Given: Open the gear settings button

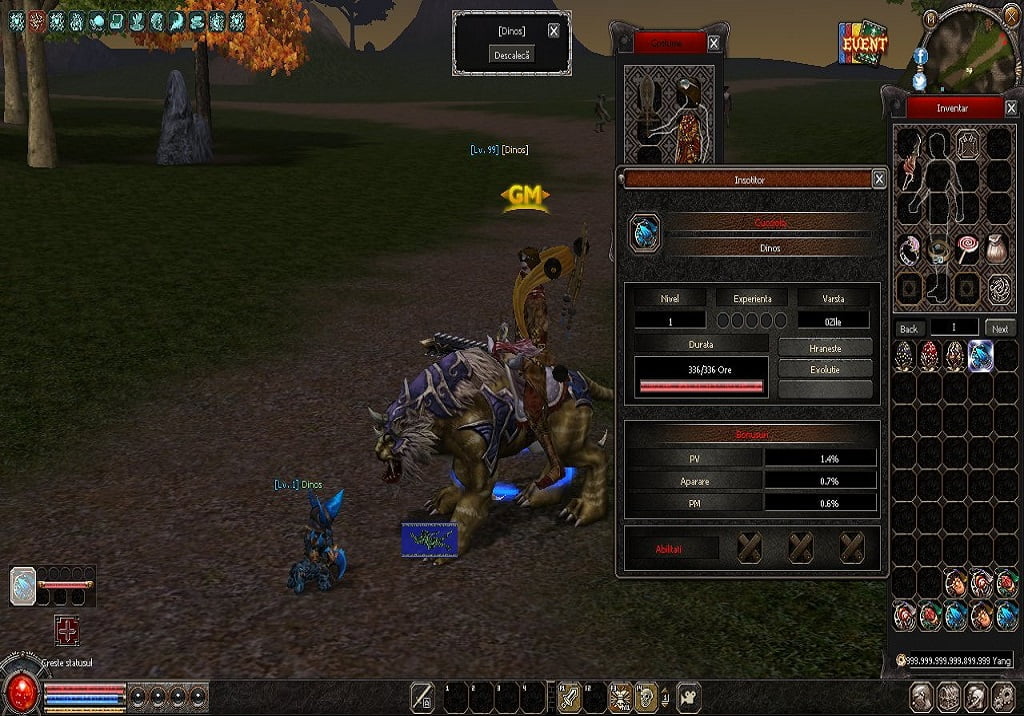Looking at the screenshot, I should (x=1005, y=696).
